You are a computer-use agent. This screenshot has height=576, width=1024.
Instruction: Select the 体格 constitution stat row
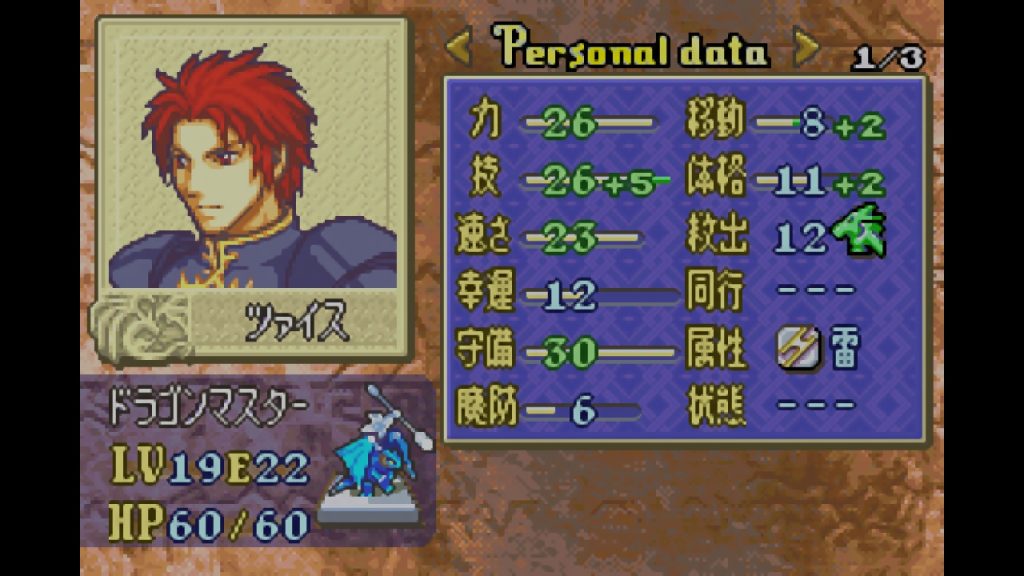click(x=787, y=181)
